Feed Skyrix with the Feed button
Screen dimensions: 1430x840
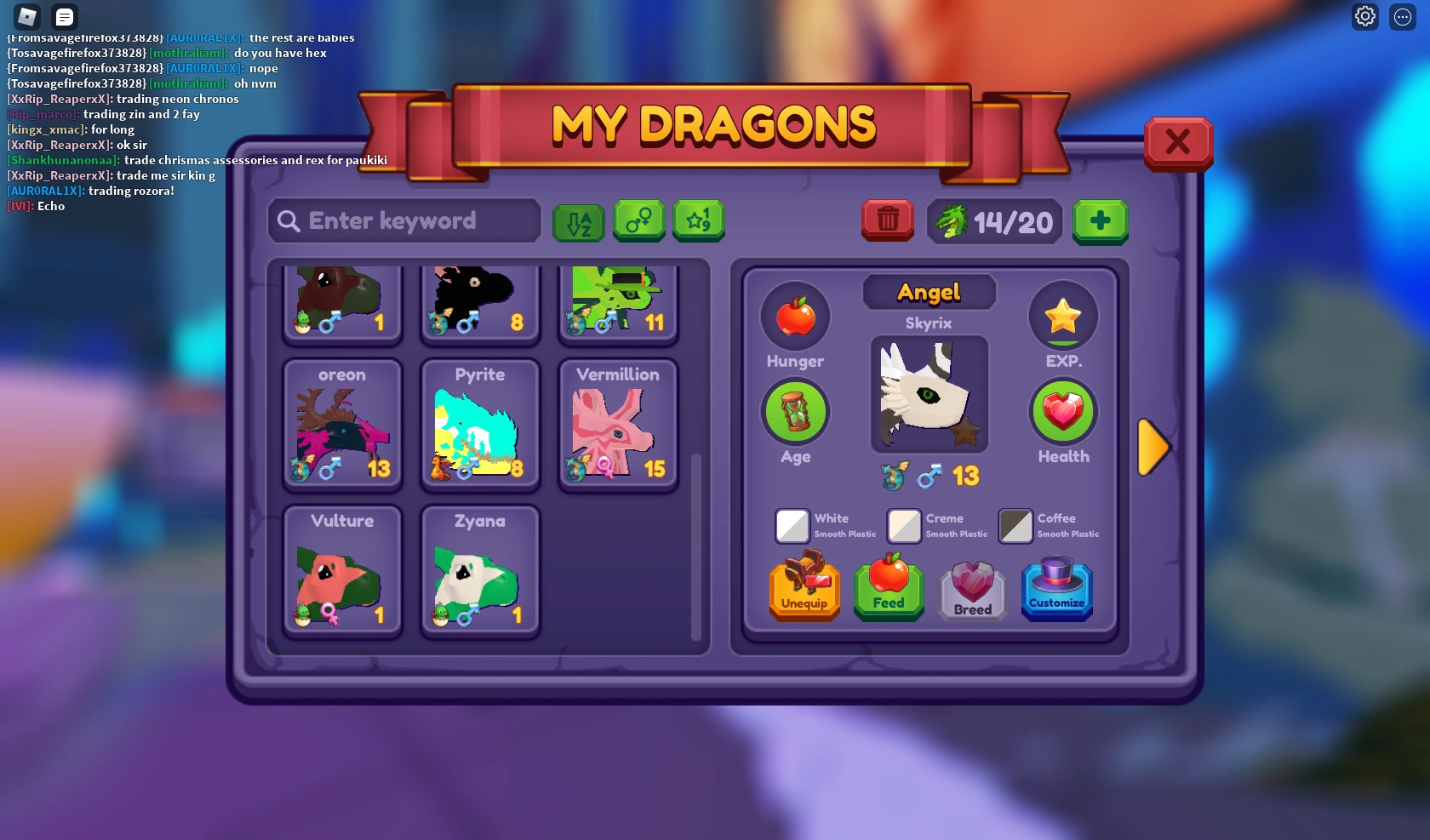point(888,588)
